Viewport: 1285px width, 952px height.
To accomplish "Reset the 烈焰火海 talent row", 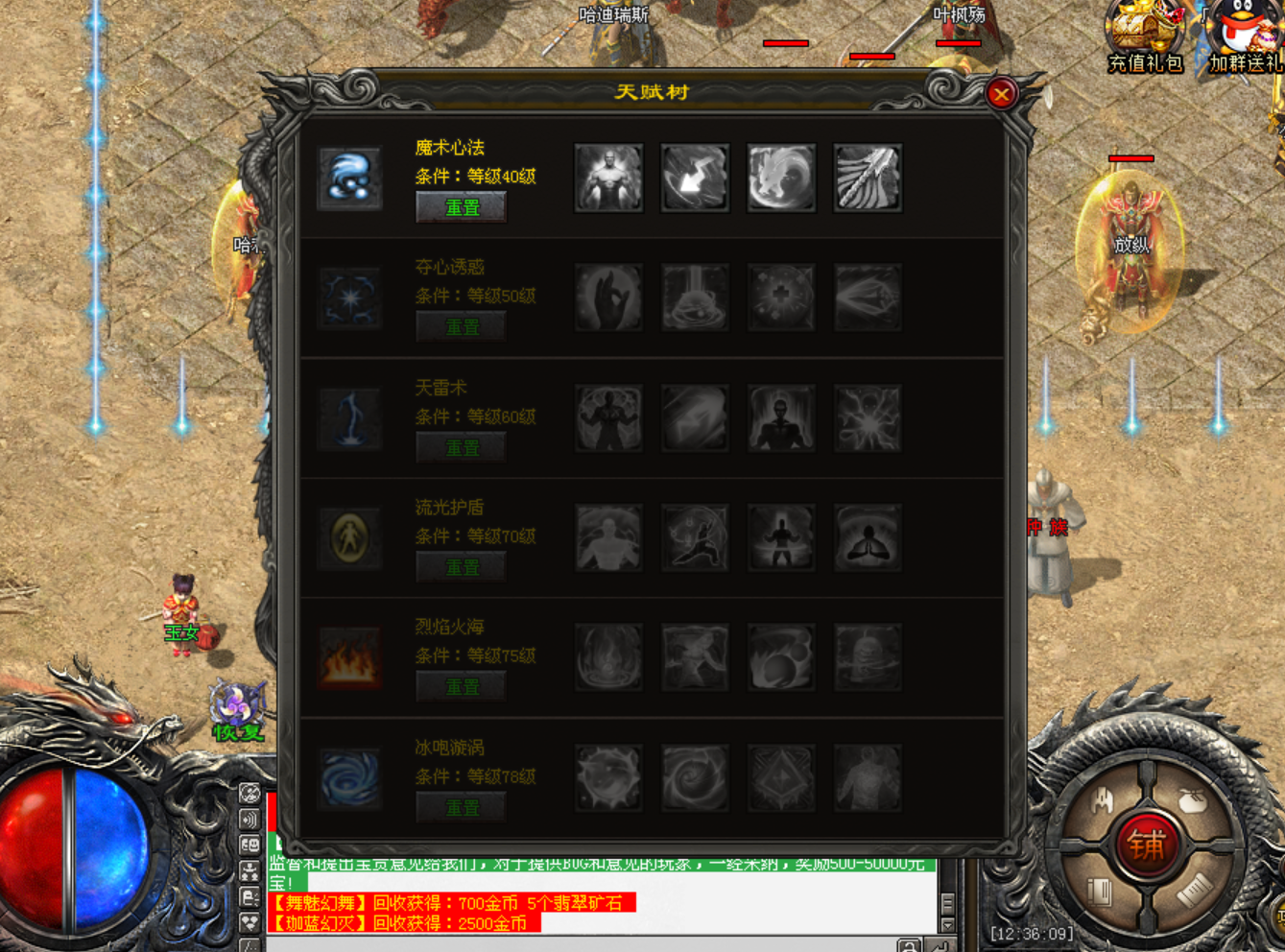I will pos(462,688).
